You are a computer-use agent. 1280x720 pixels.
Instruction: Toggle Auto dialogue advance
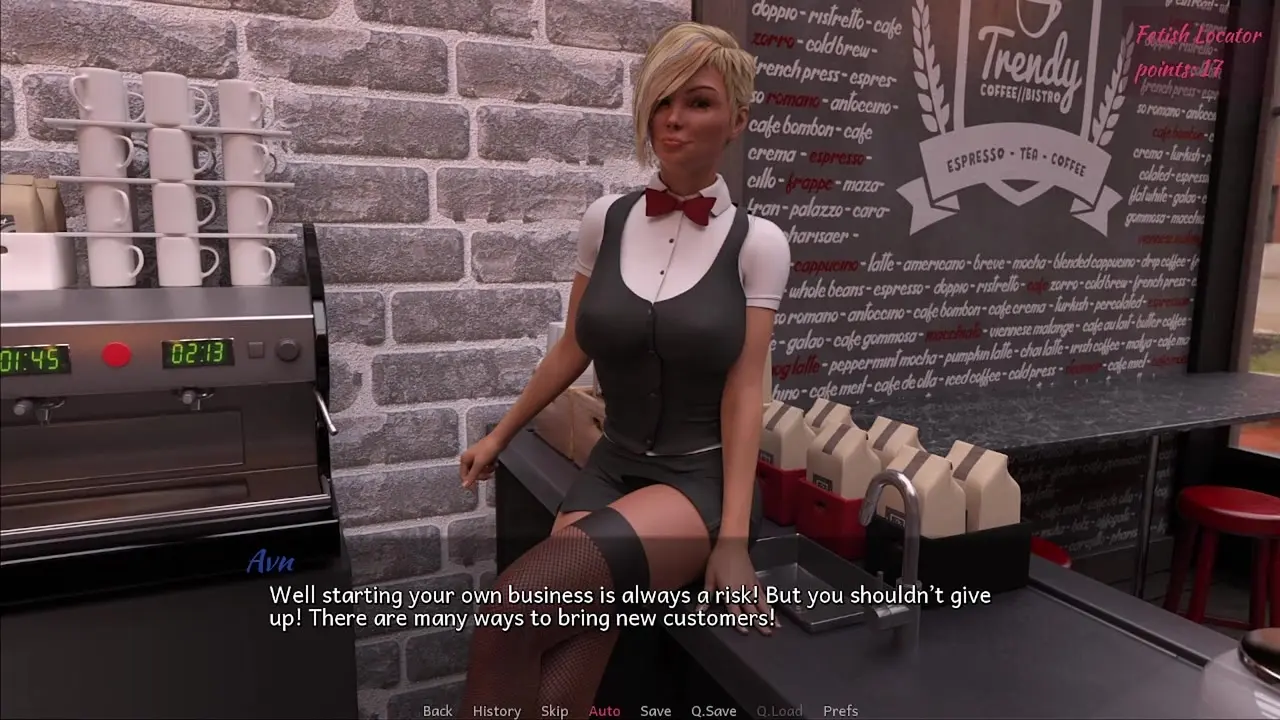[604, 711]
